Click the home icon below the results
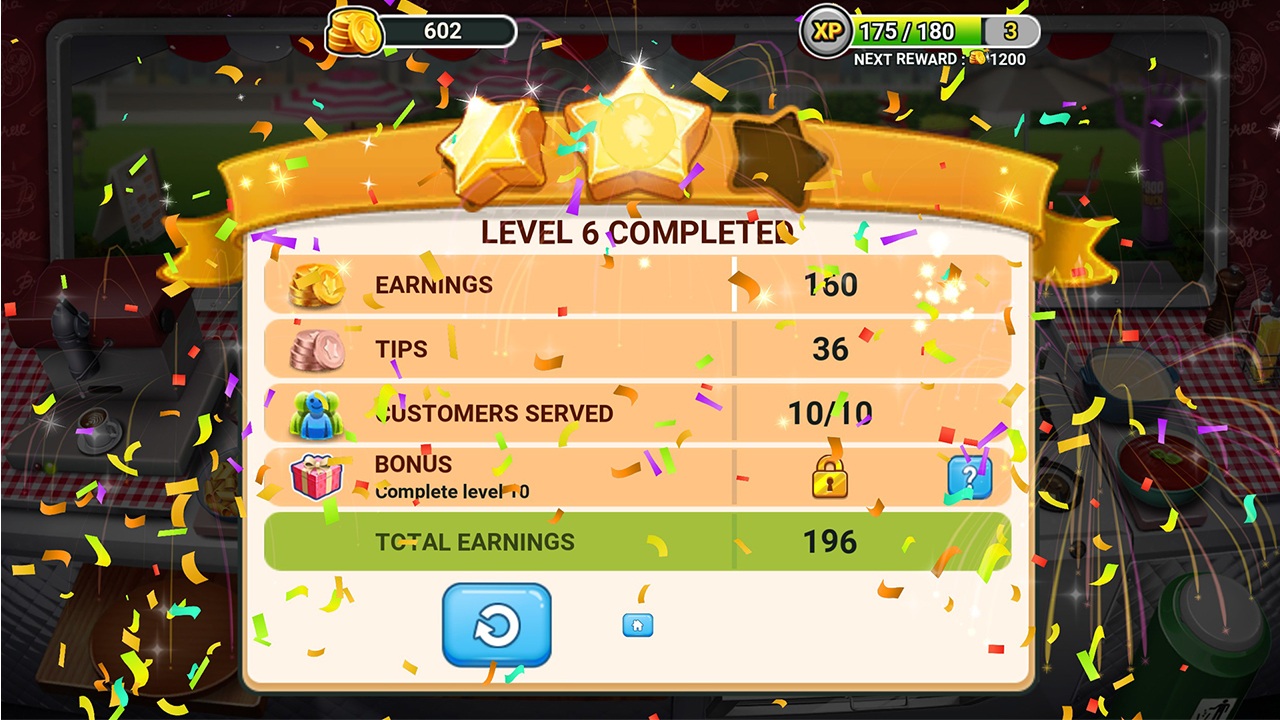The image size is (1280, 720). (x=637, y=625)
